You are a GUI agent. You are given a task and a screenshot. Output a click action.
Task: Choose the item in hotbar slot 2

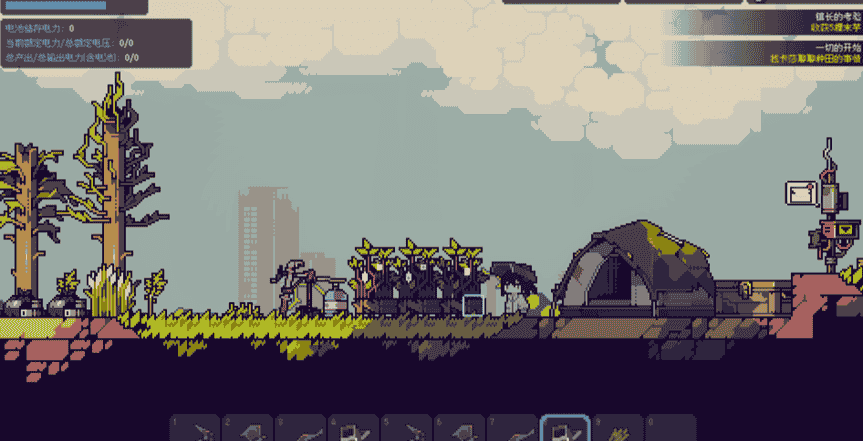(x=248, y=429)
